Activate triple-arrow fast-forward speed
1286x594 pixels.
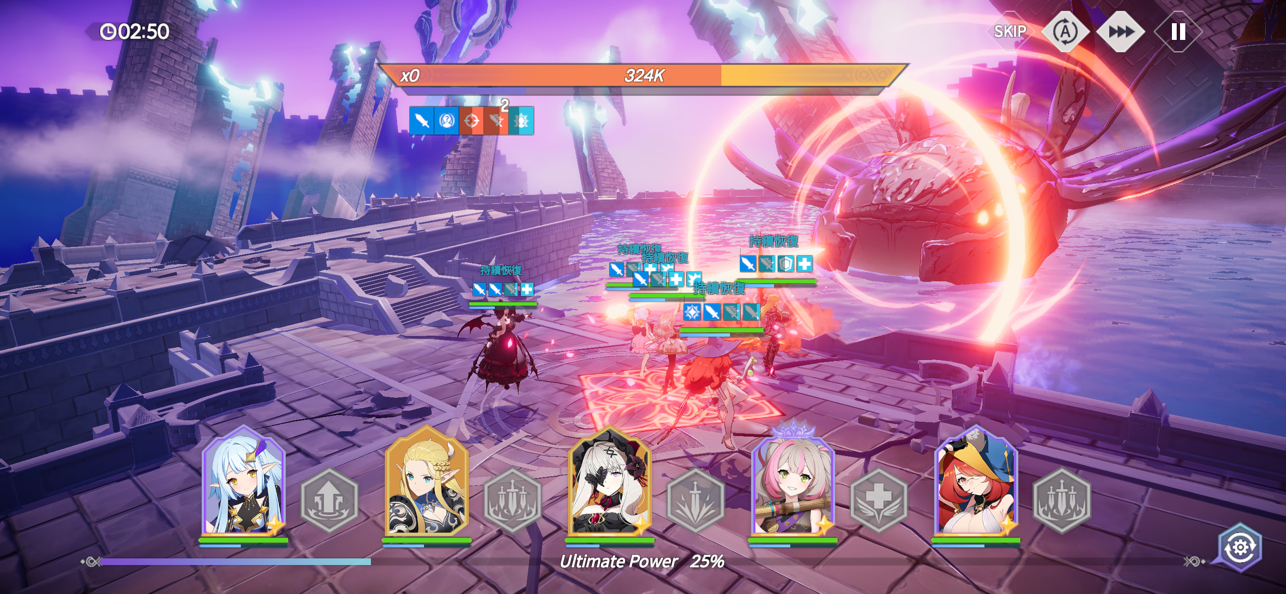1121,32
